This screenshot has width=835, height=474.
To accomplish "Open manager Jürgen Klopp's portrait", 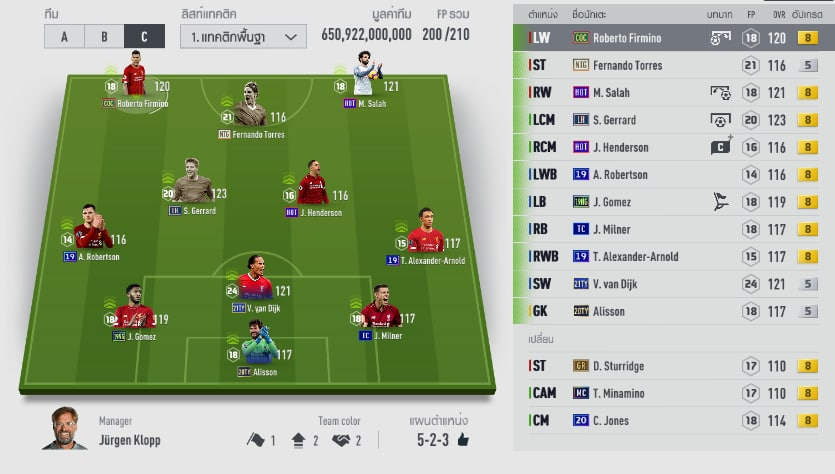I will [x=65, y=430].
